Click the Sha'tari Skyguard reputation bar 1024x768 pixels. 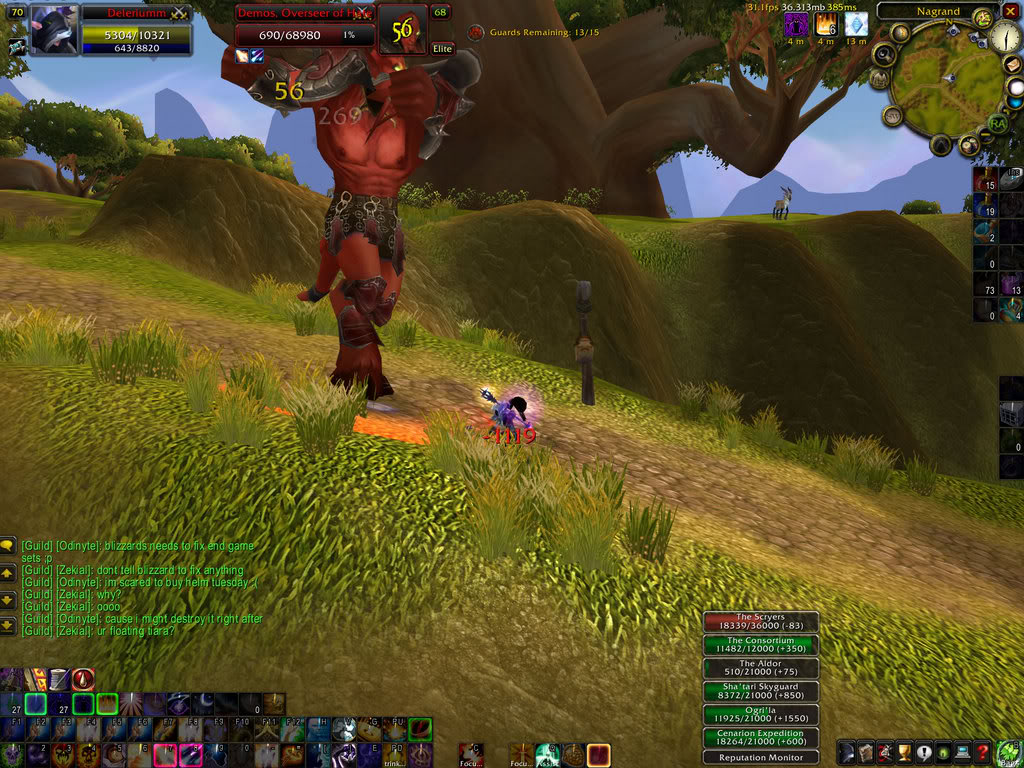(760, 692)
